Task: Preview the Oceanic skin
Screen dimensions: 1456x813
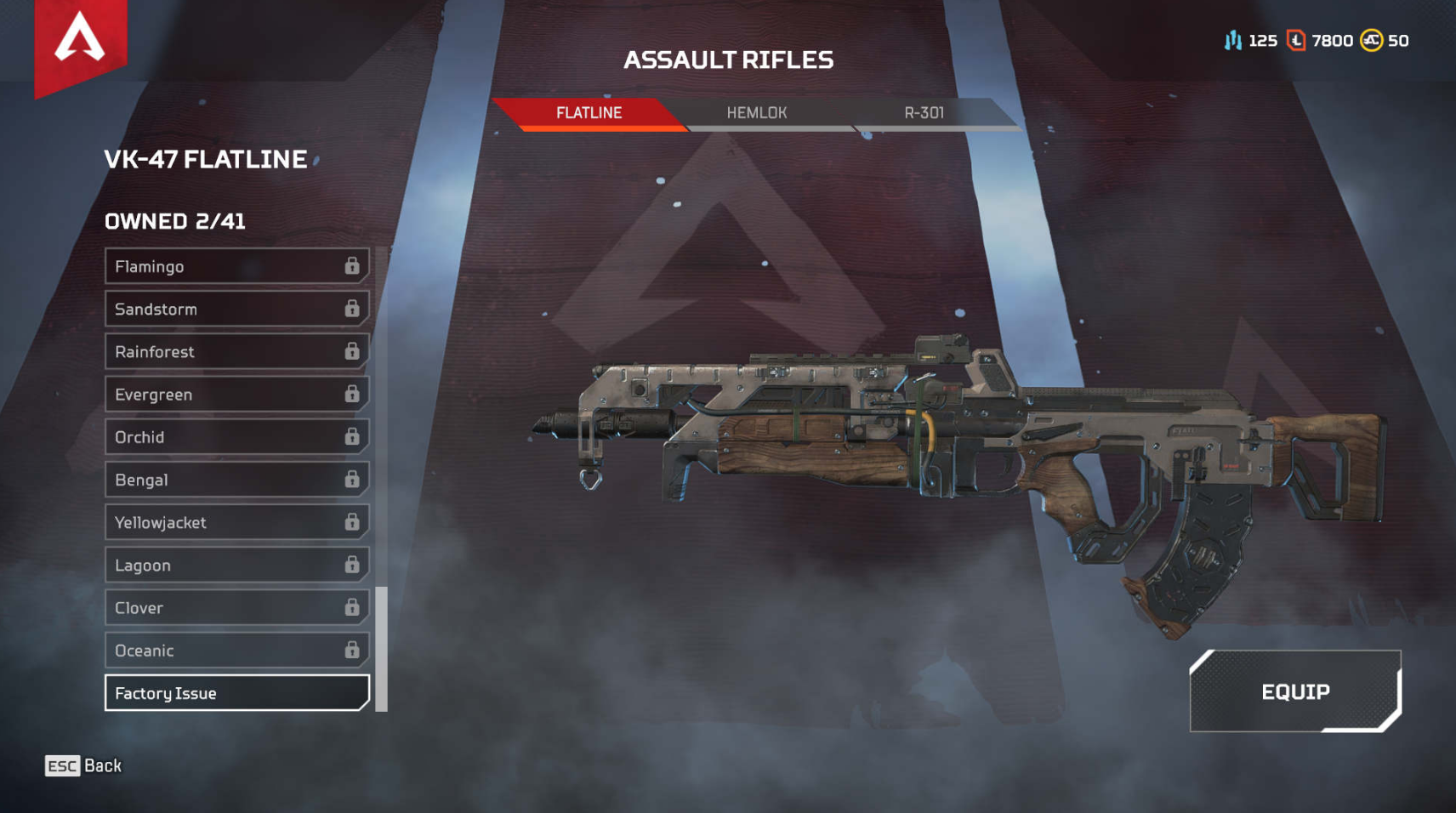Action: point(236,651)
